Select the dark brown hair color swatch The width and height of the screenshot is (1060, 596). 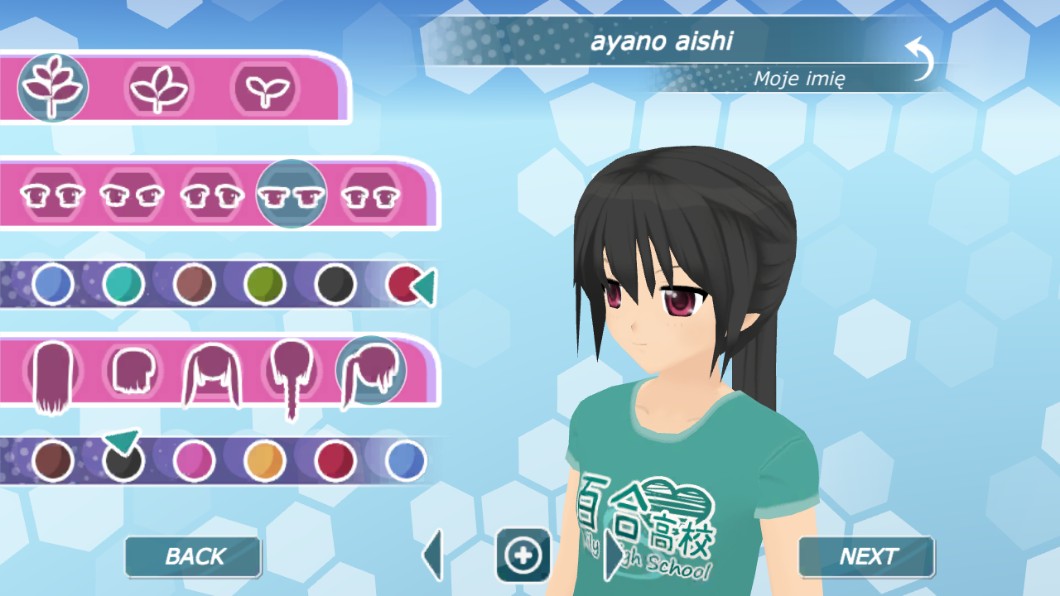(x=52, y=461)
